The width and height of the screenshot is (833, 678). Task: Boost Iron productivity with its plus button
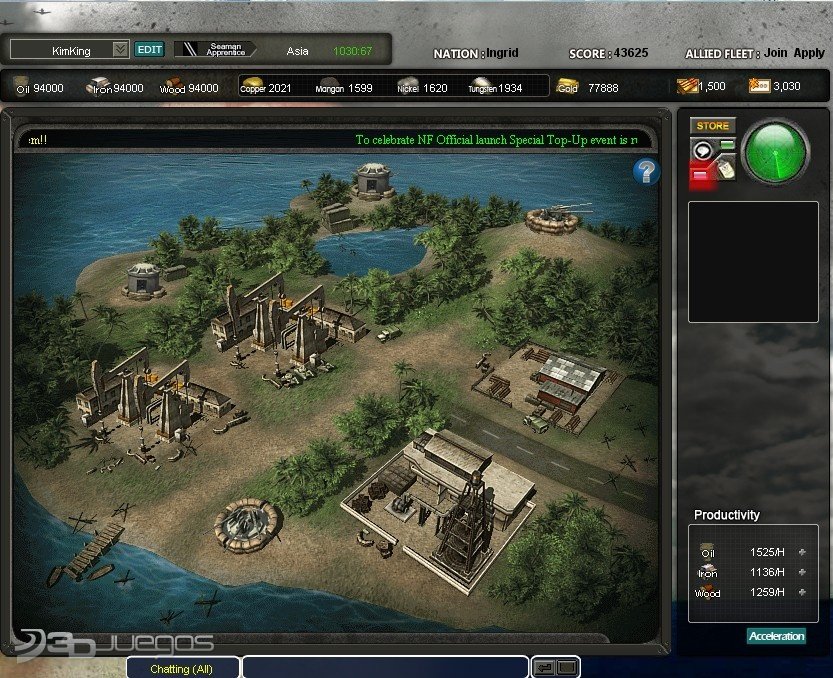tap(801, 572)
